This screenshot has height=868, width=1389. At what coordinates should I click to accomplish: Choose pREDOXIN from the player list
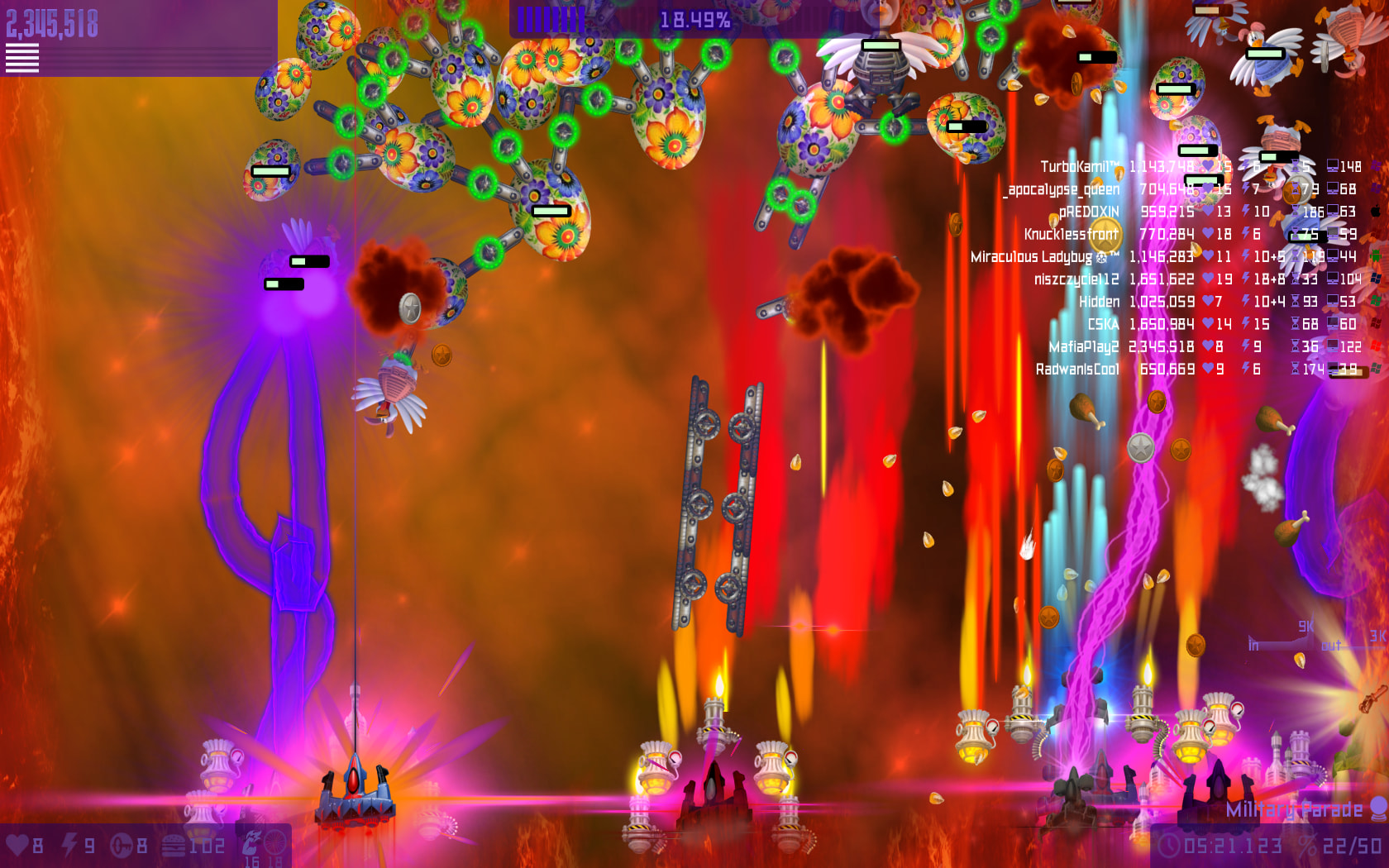(1089, 212)
